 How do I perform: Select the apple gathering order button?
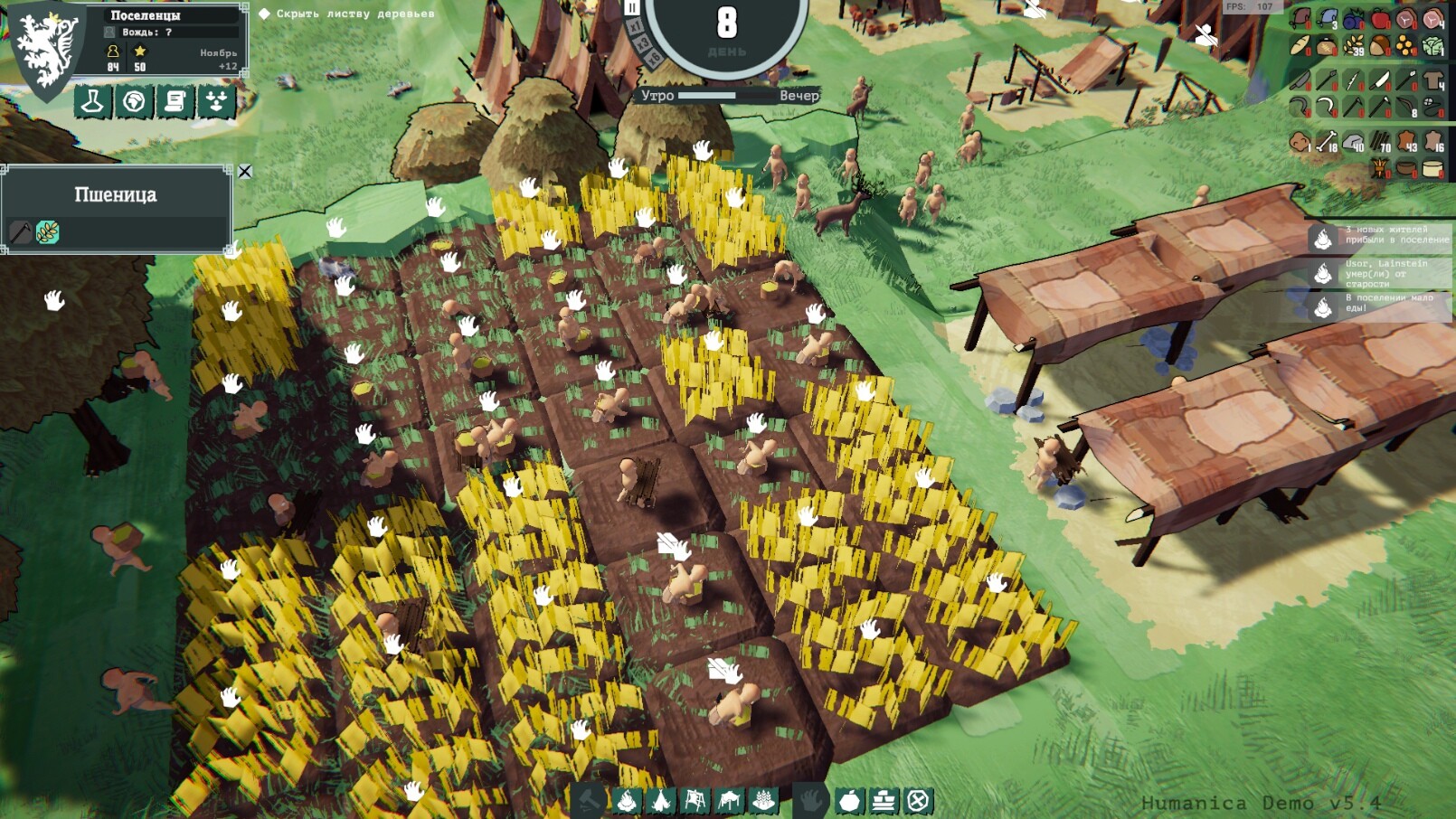click(x=849, y=801)
